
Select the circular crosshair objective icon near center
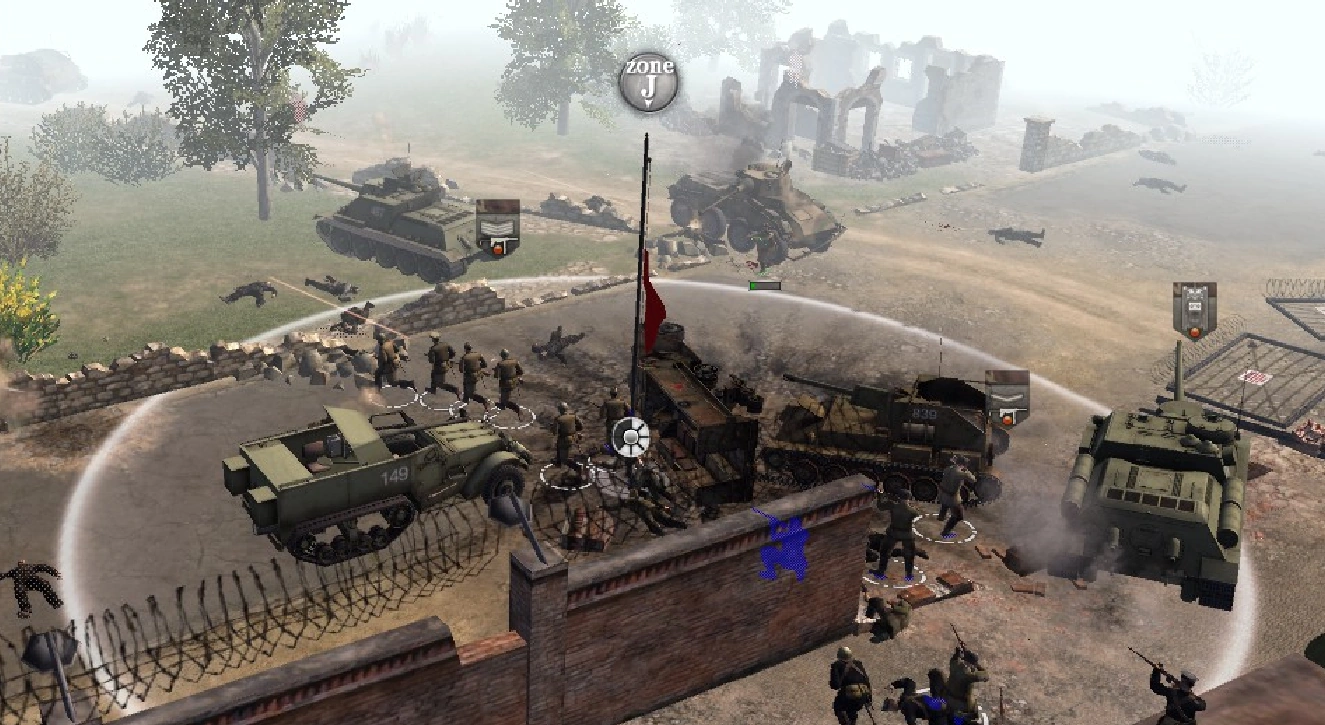tap(628, 436)
